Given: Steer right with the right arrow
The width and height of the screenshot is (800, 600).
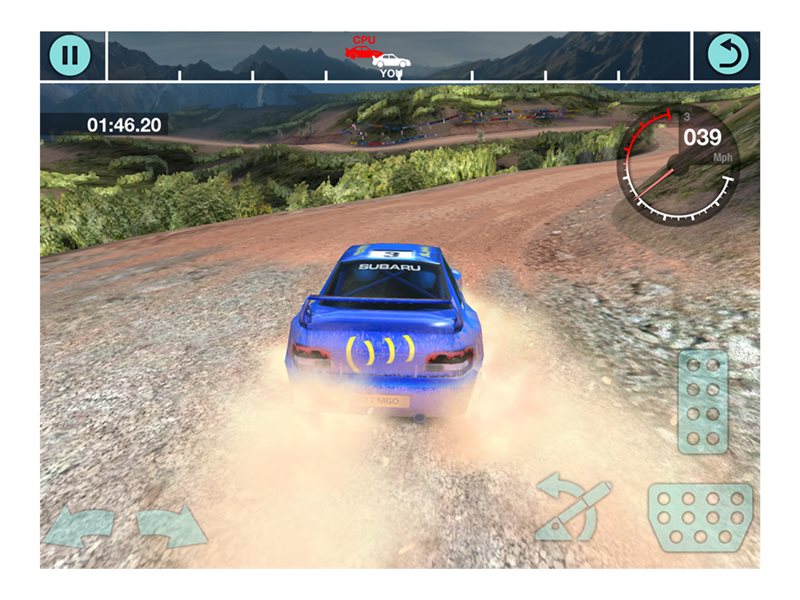Looking at the screenshot, I should click(x=171, y=527).
